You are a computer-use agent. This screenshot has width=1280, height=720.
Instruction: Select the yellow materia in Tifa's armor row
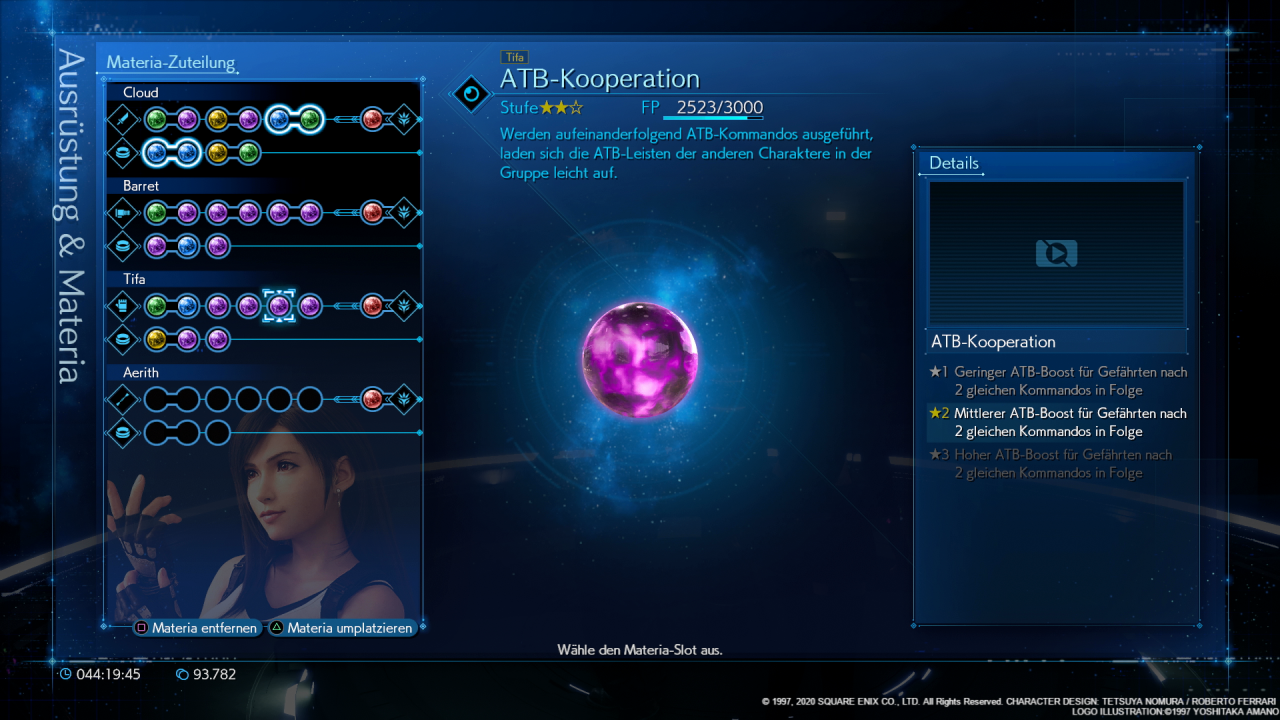coord(156,339)
